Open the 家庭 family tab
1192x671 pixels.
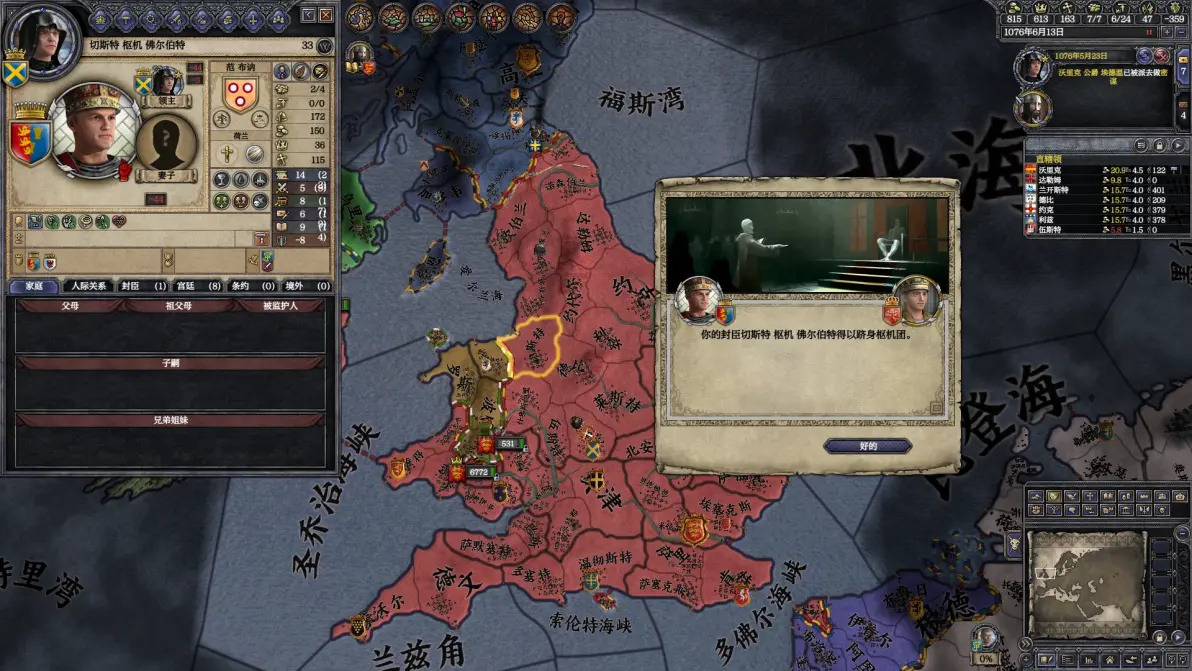[33, 286]
